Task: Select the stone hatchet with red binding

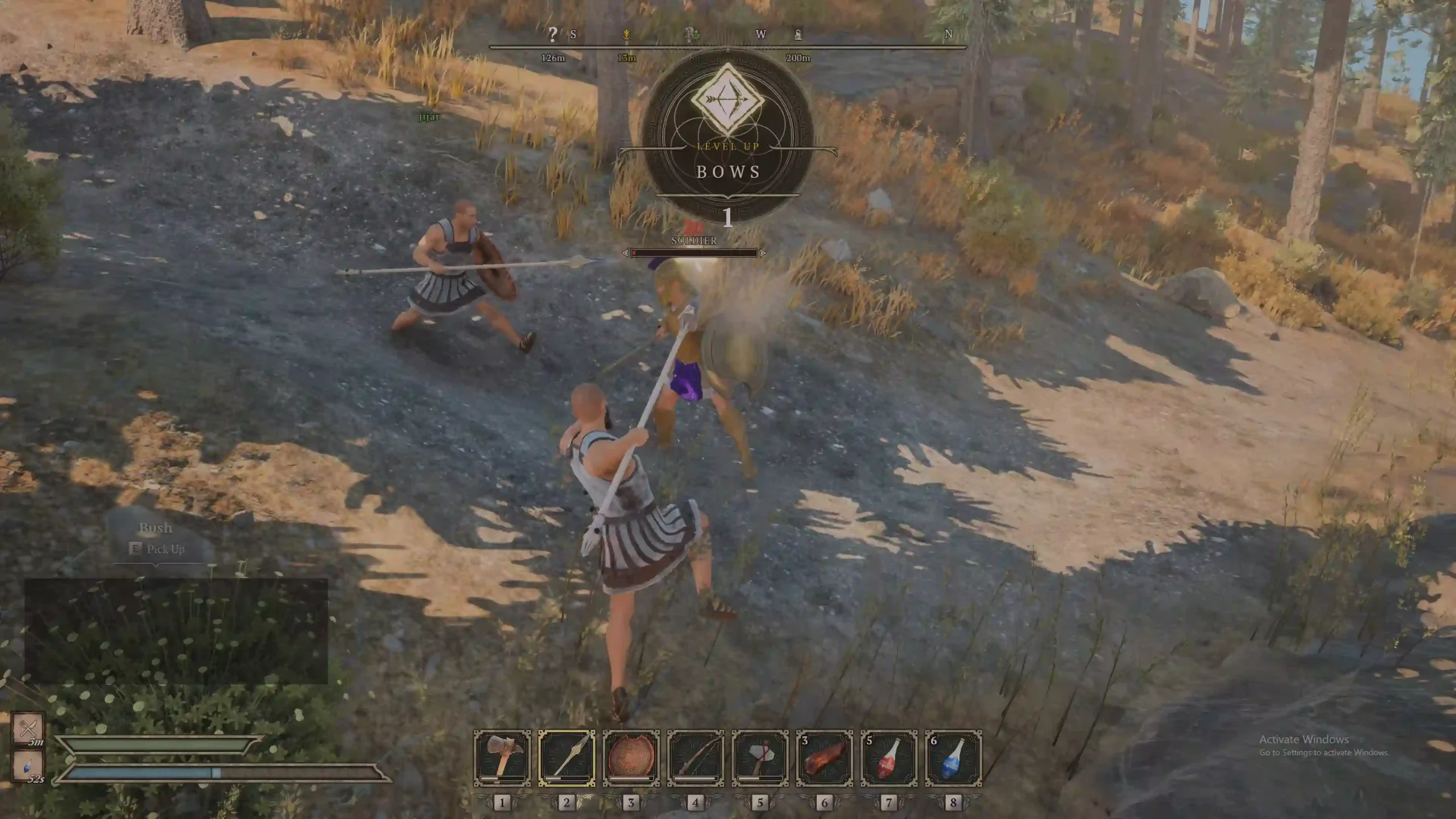Action: coord(760,758)
